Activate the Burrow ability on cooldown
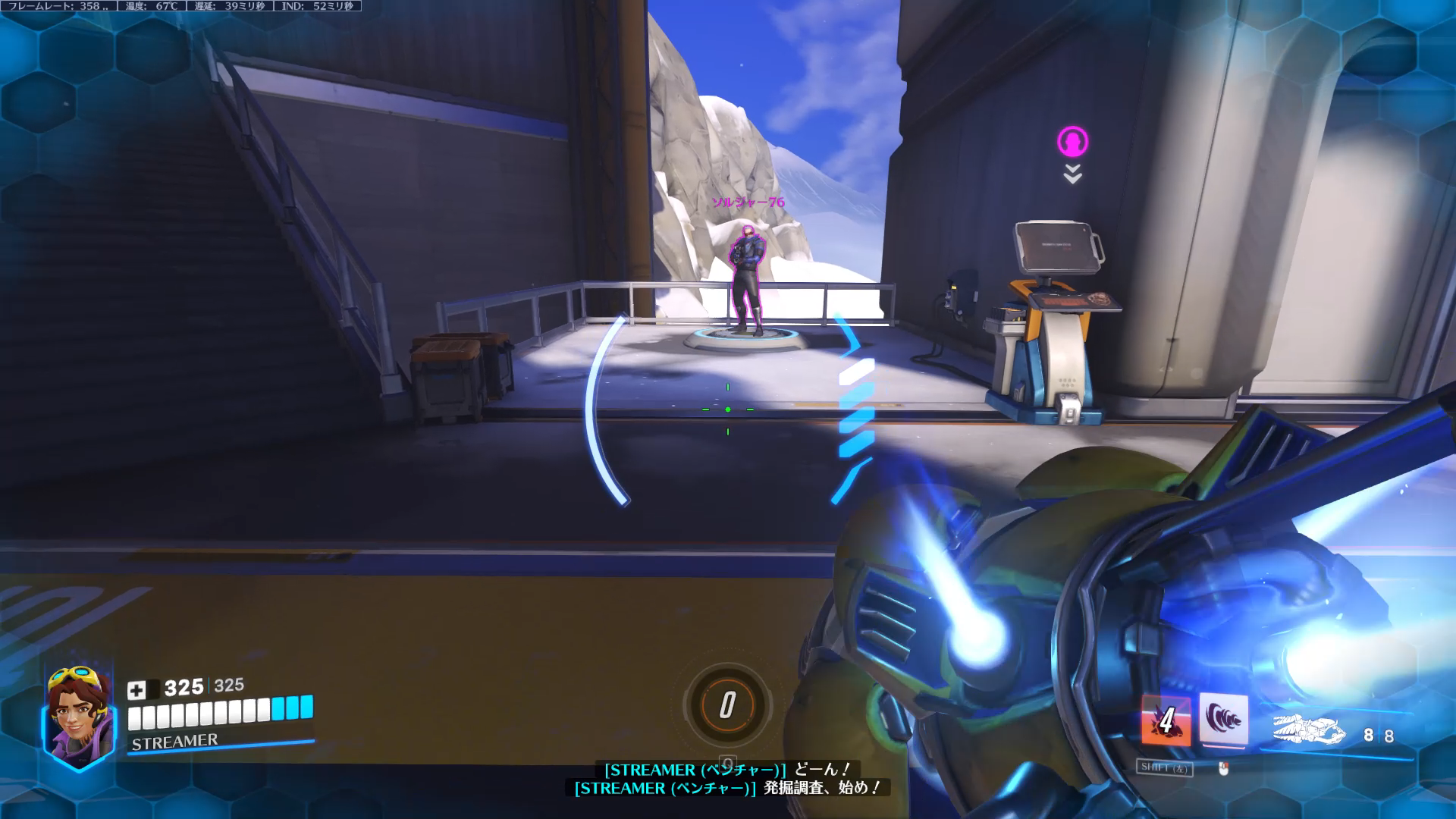 [x=1166, y=720]
